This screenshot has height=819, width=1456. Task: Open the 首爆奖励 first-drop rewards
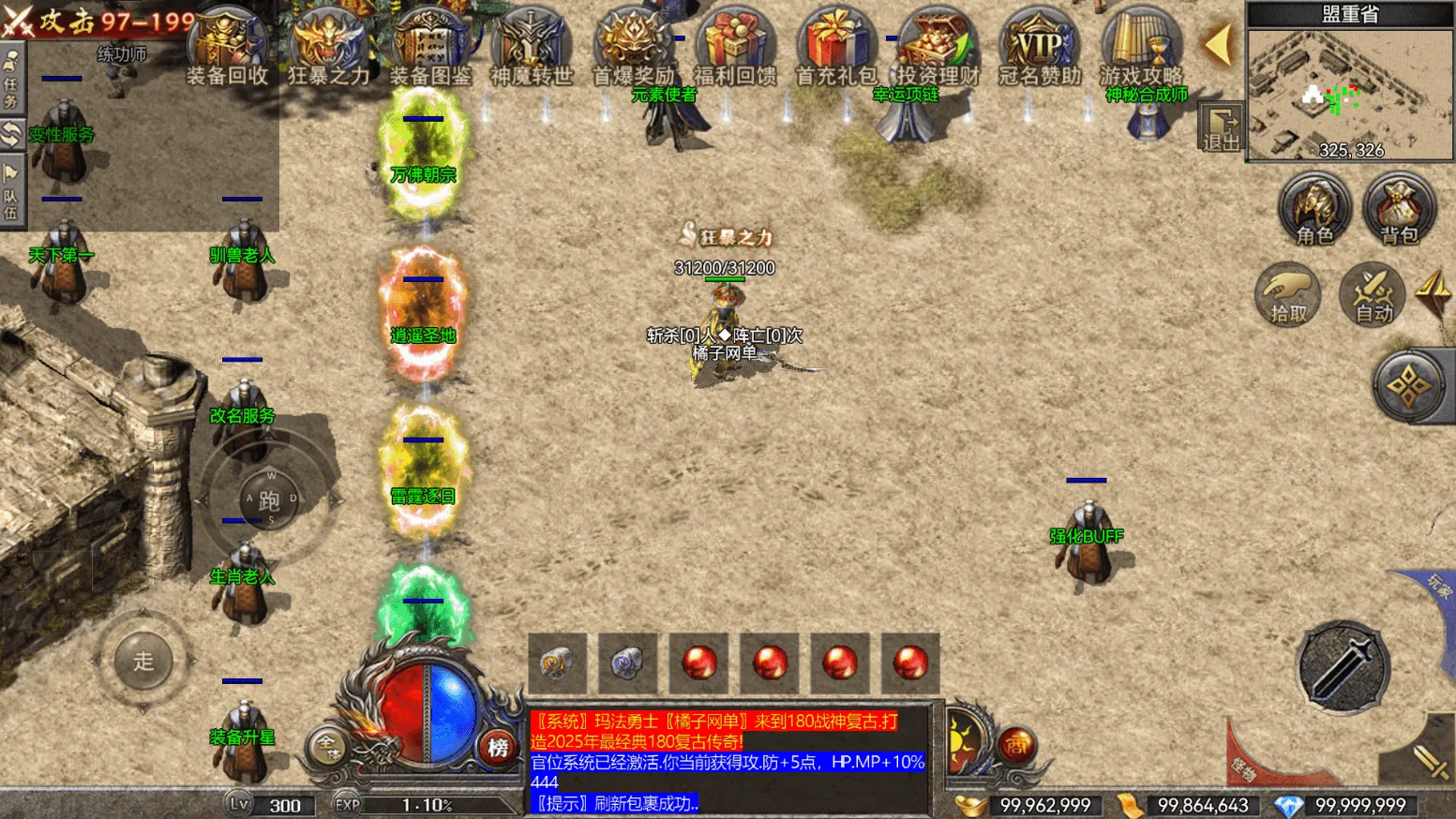[x=633, y=45]
